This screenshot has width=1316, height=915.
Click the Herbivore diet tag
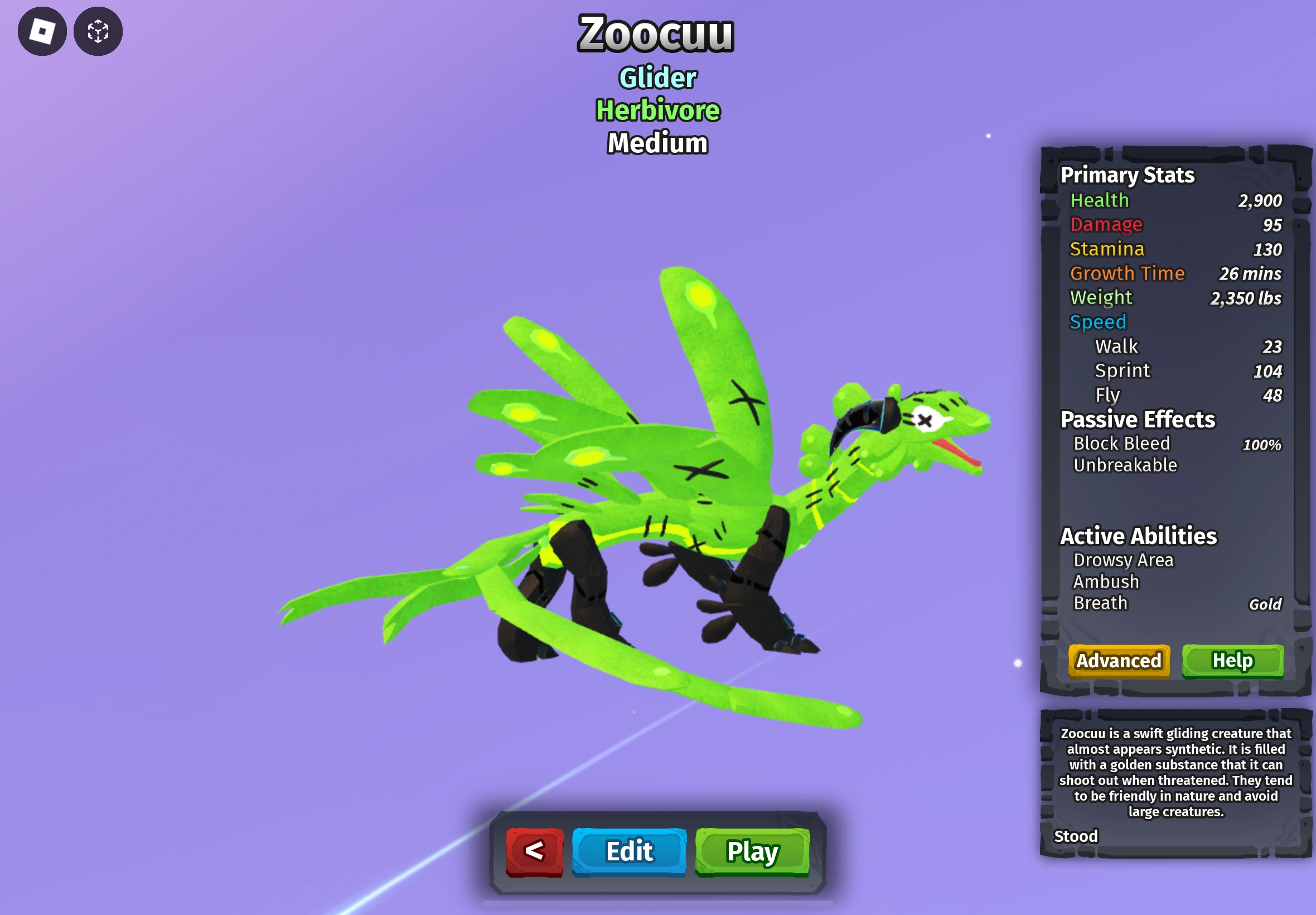(x=656, y=110)
